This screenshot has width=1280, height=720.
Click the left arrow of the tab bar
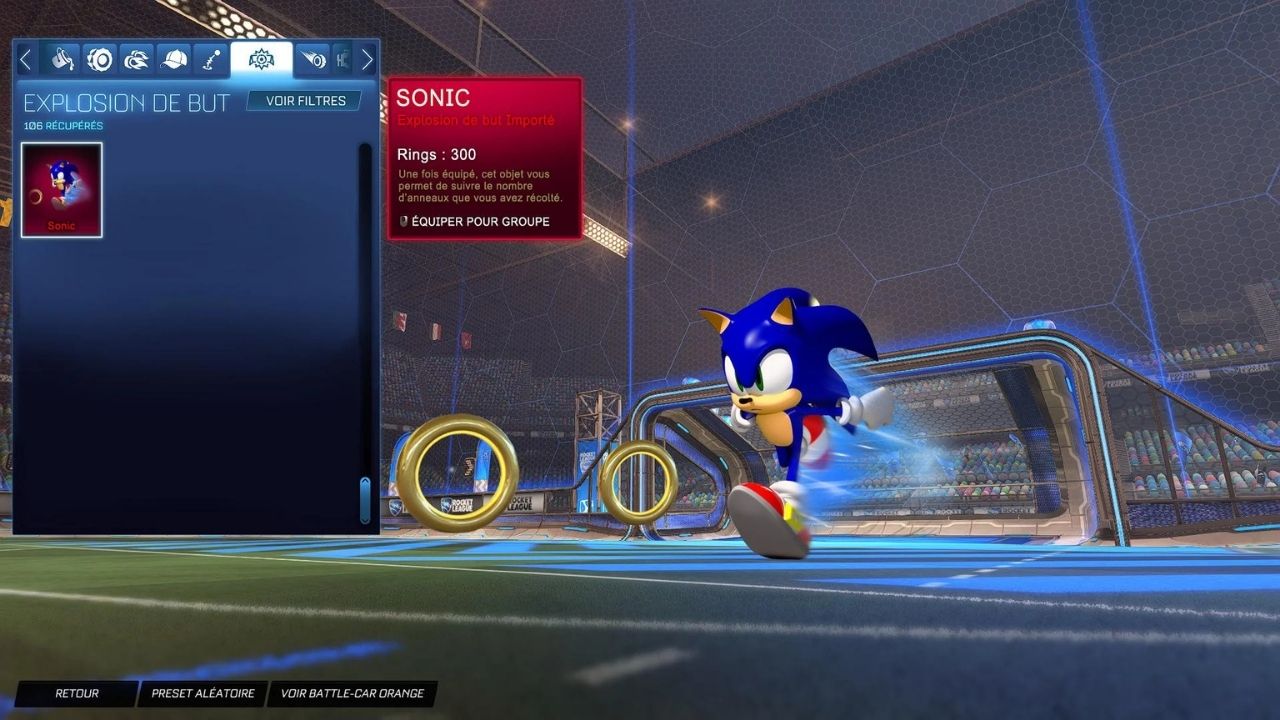click(x=26, y=60)
